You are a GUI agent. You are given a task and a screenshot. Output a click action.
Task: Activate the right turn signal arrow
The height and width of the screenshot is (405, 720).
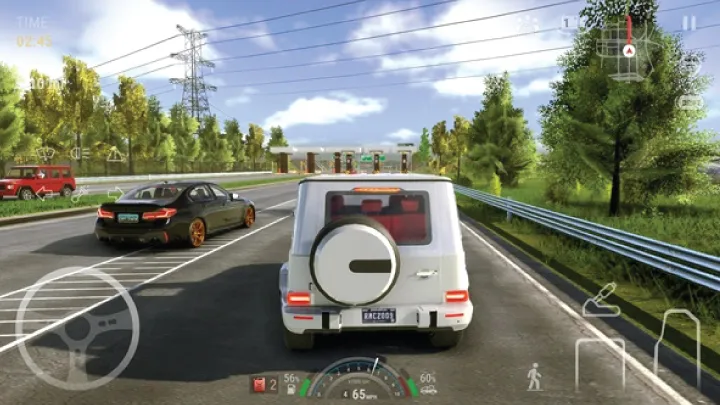[116, 192]
